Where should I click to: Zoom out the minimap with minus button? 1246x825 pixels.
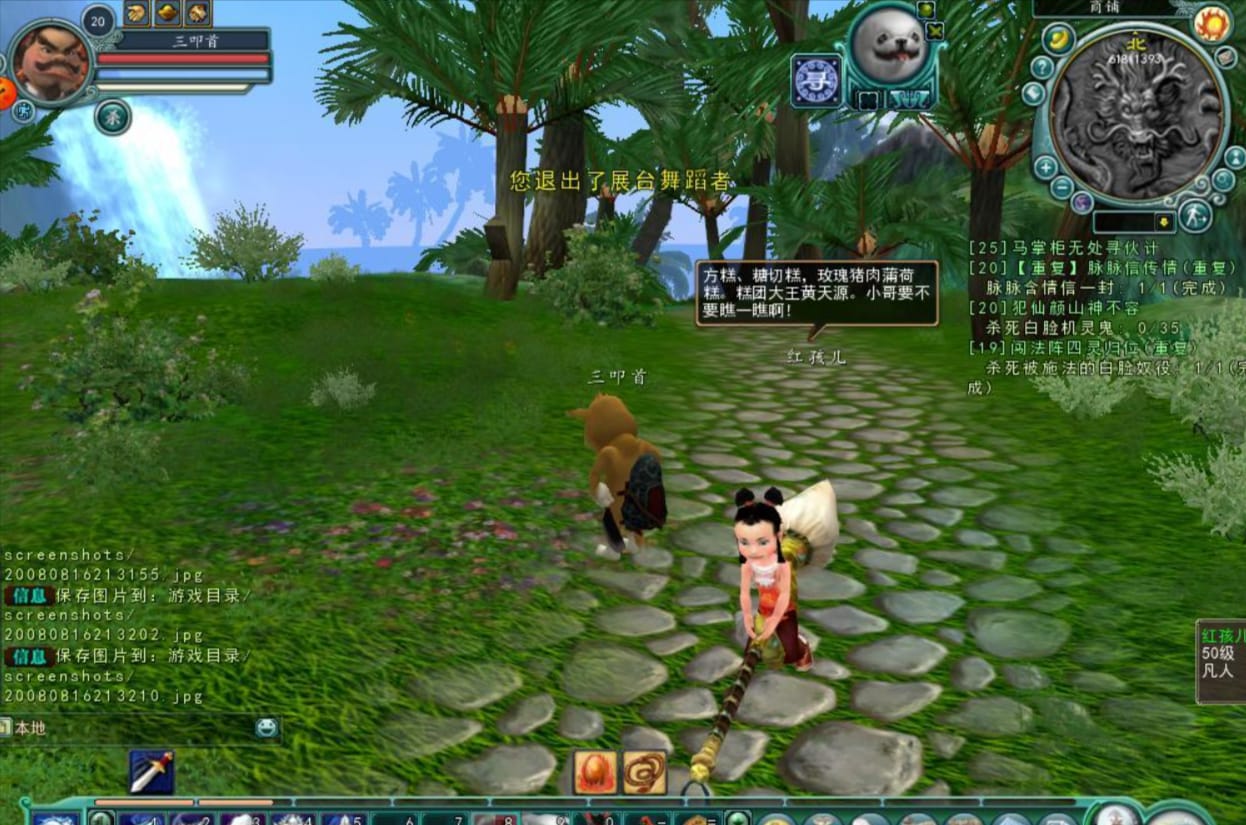click(1062, 187)
